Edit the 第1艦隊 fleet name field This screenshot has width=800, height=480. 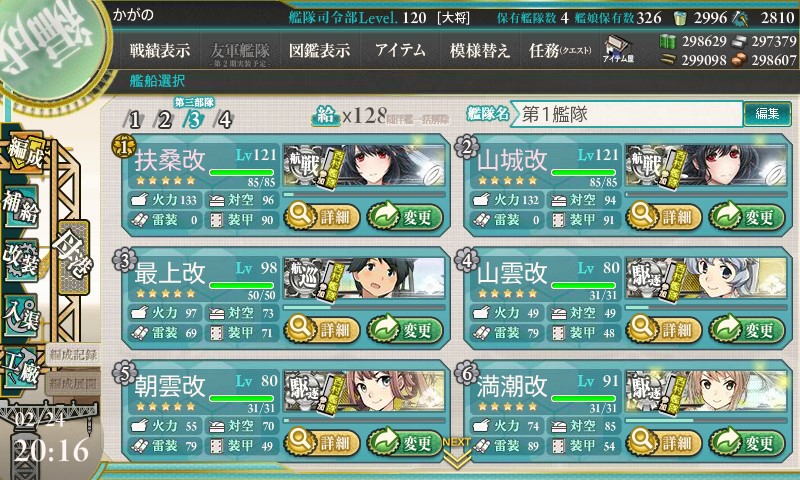[628, 114]
